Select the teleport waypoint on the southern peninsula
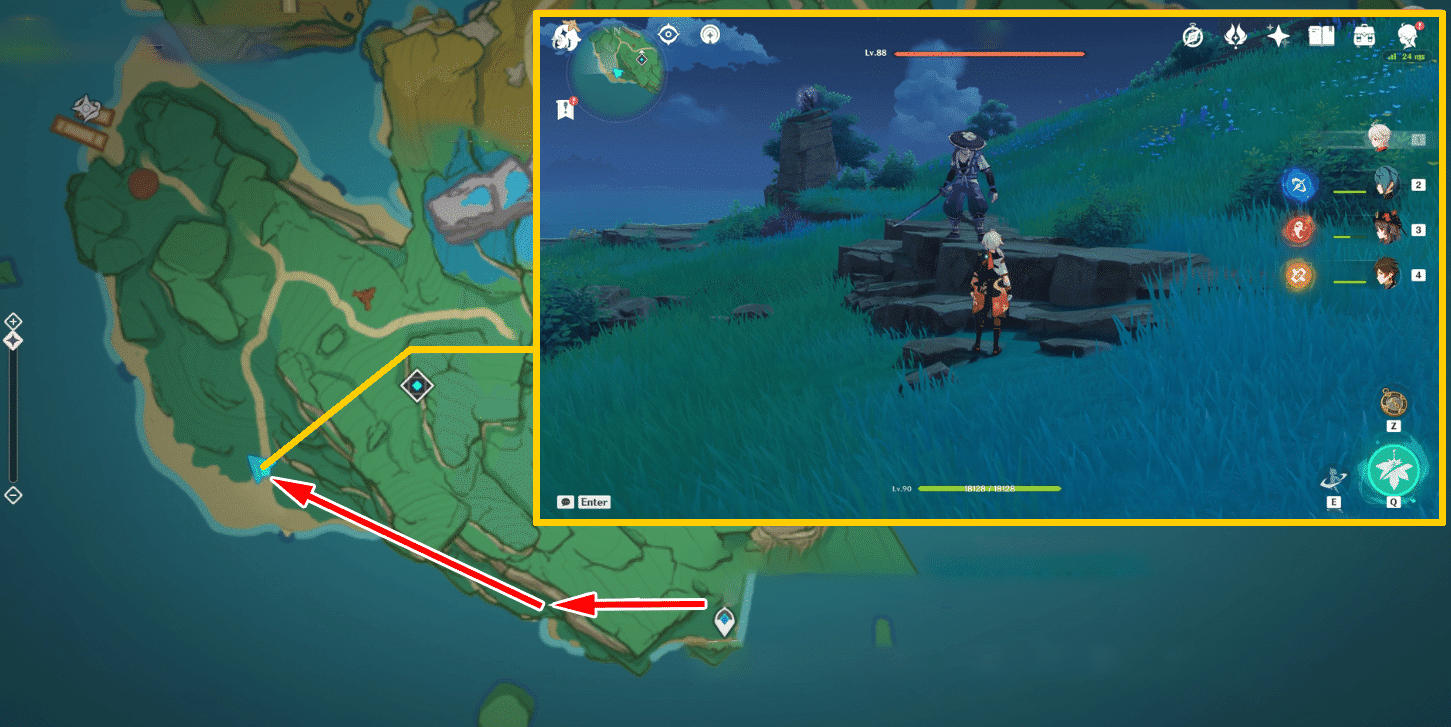The height and width of the screenshot is (727, 1451). (x=724, y=620)
